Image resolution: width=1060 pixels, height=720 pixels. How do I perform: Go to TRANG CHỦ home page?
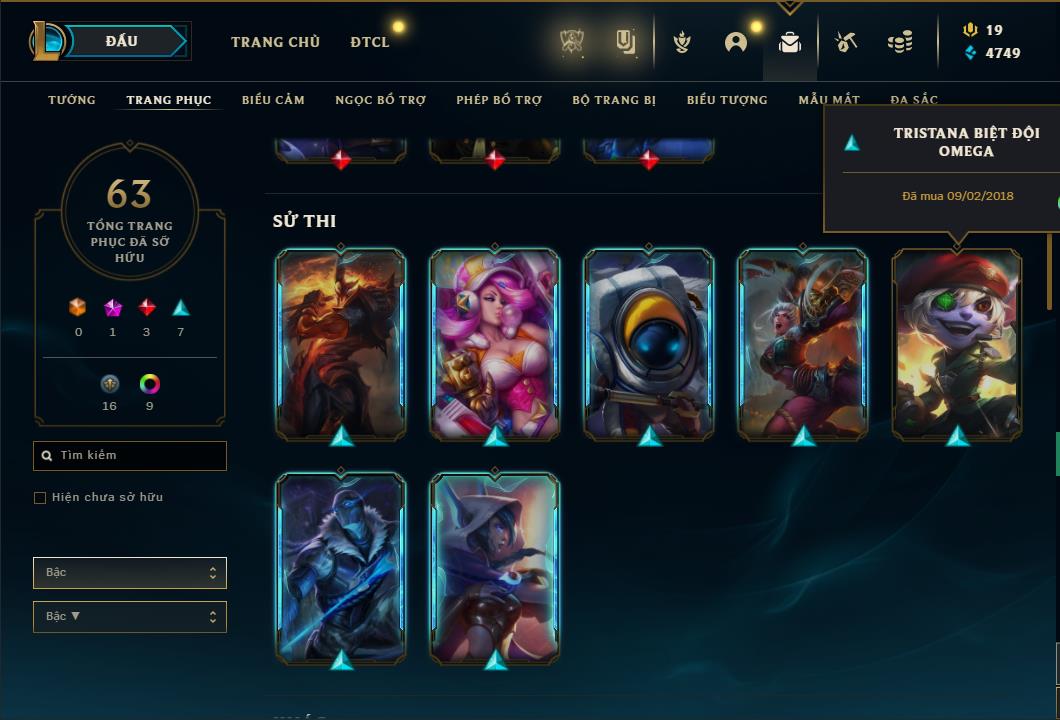(275, 42)
